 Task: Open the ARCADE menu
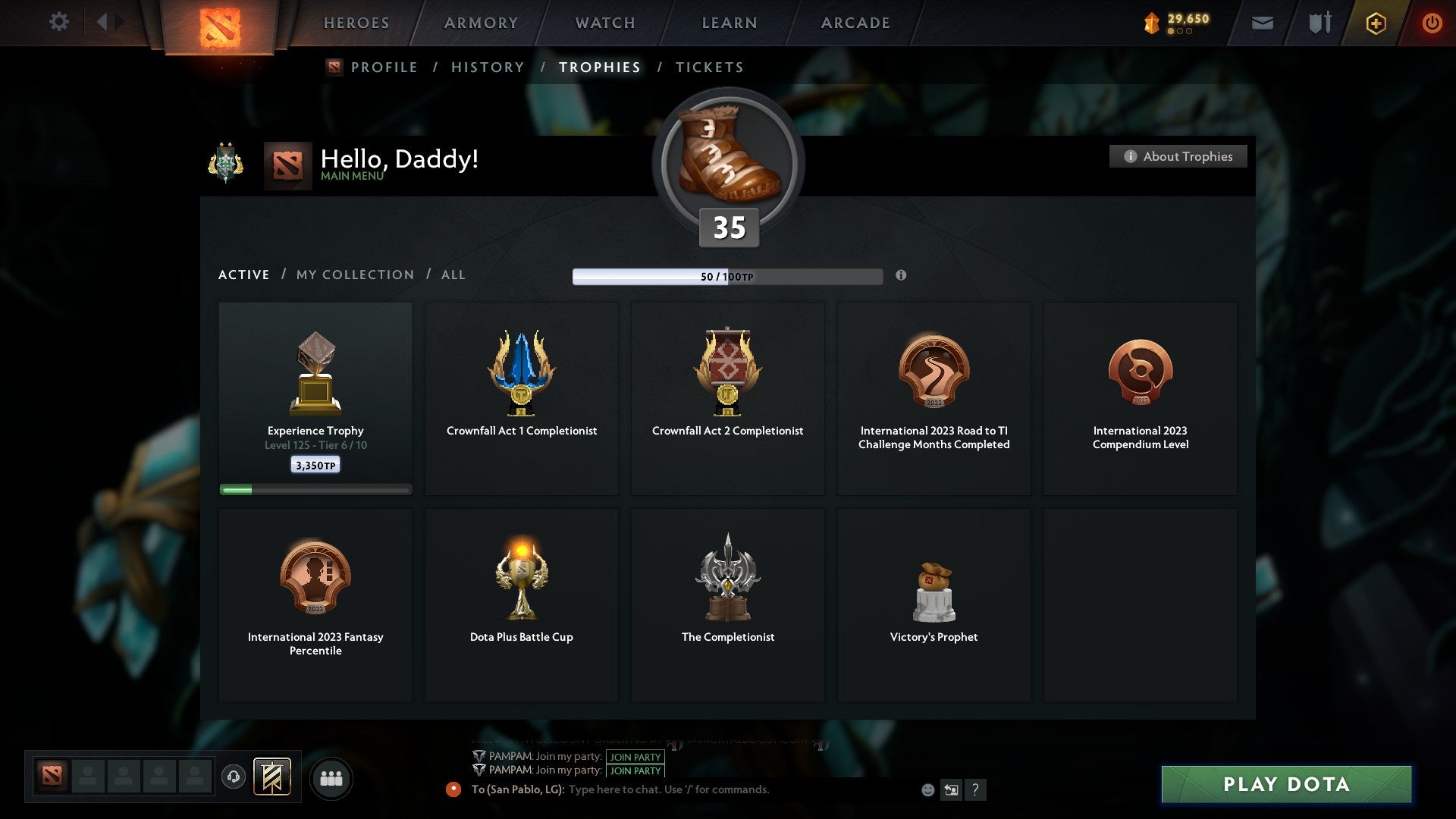[x=855, y=22]
